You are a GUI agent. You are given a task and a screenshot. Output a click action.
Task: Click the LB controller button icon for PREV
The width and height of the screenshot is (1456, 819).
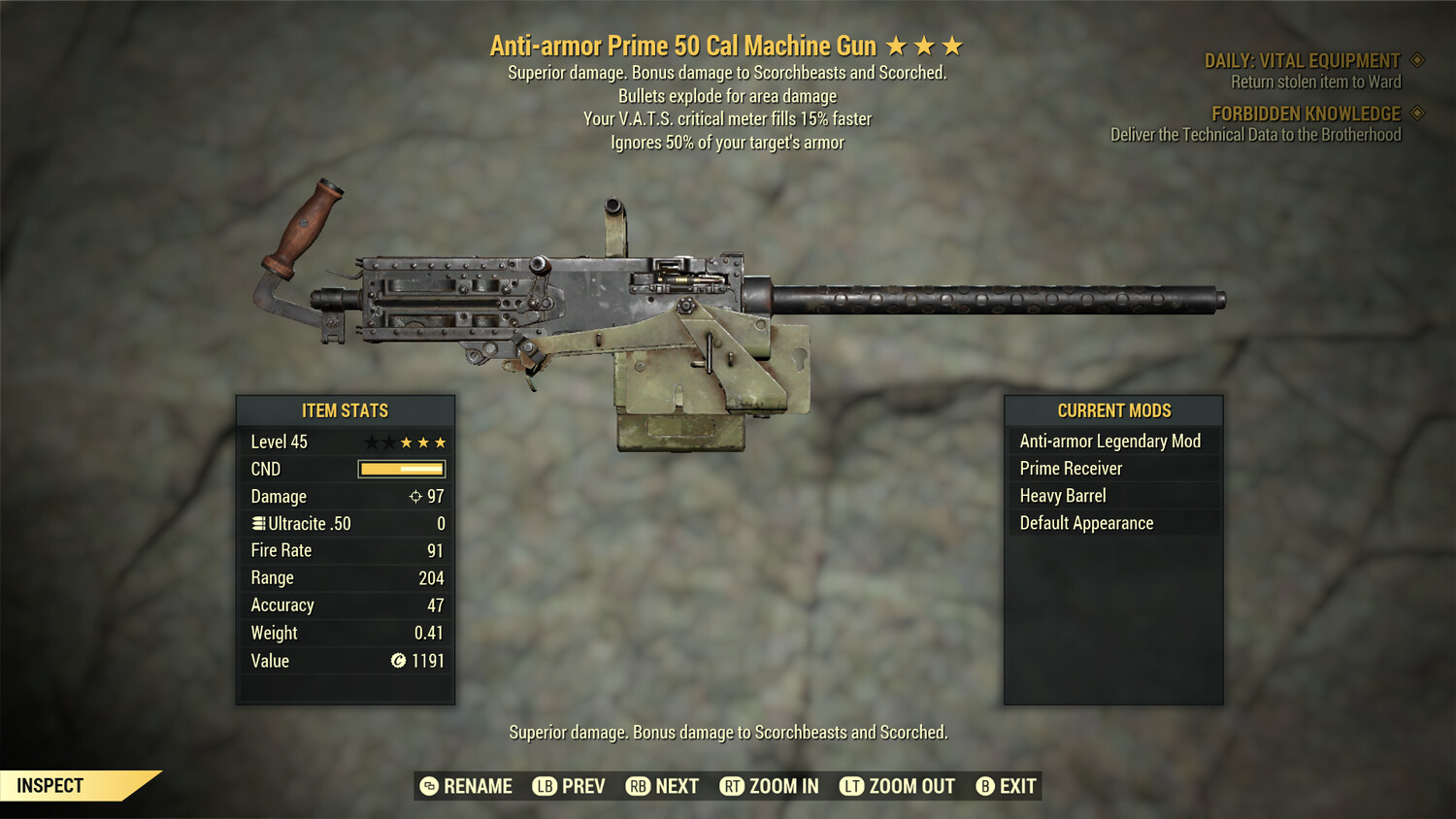545,786
